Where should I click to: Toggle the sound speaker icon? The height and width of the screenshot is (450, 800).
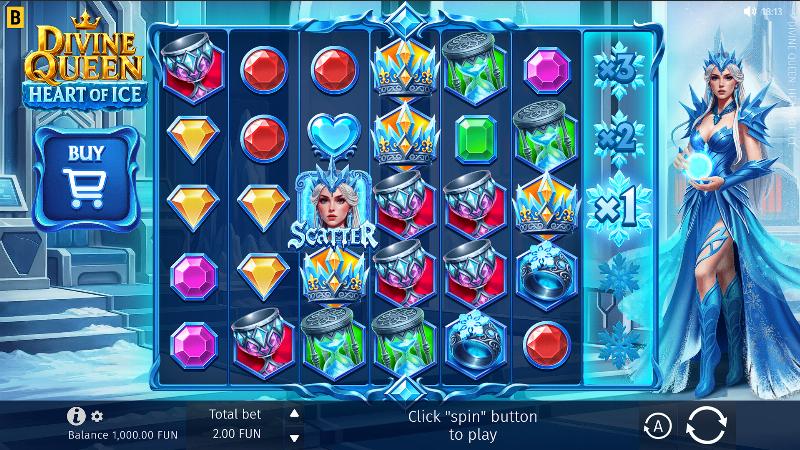pyautogui.click(x=750, y=11)
